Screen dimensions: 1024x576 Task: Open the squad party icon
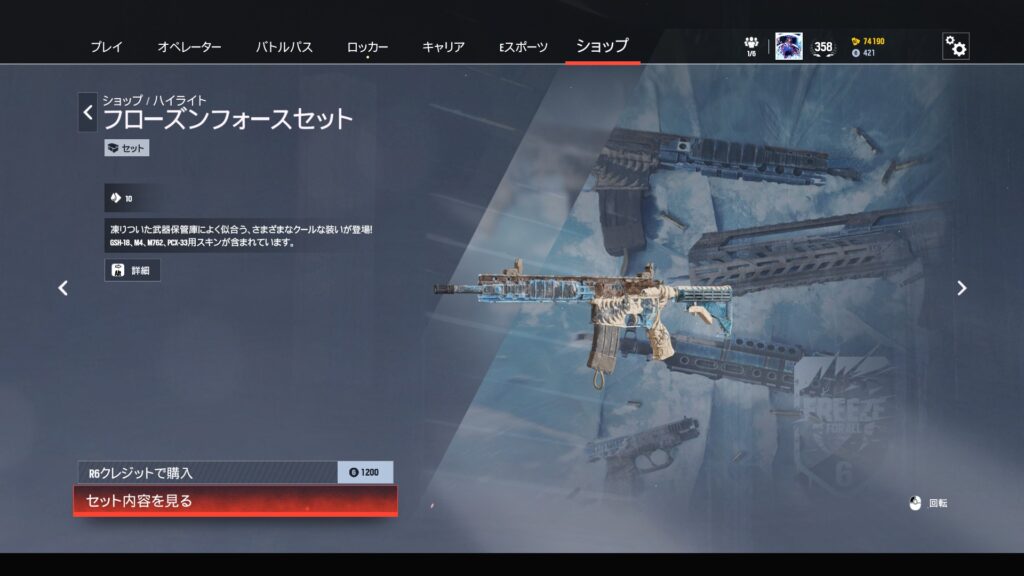pos(751,46)
